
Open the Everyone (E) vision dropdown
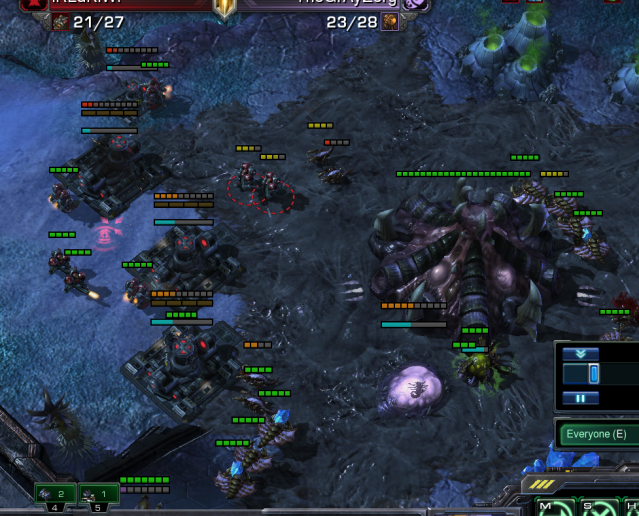[x=598, y=434]
